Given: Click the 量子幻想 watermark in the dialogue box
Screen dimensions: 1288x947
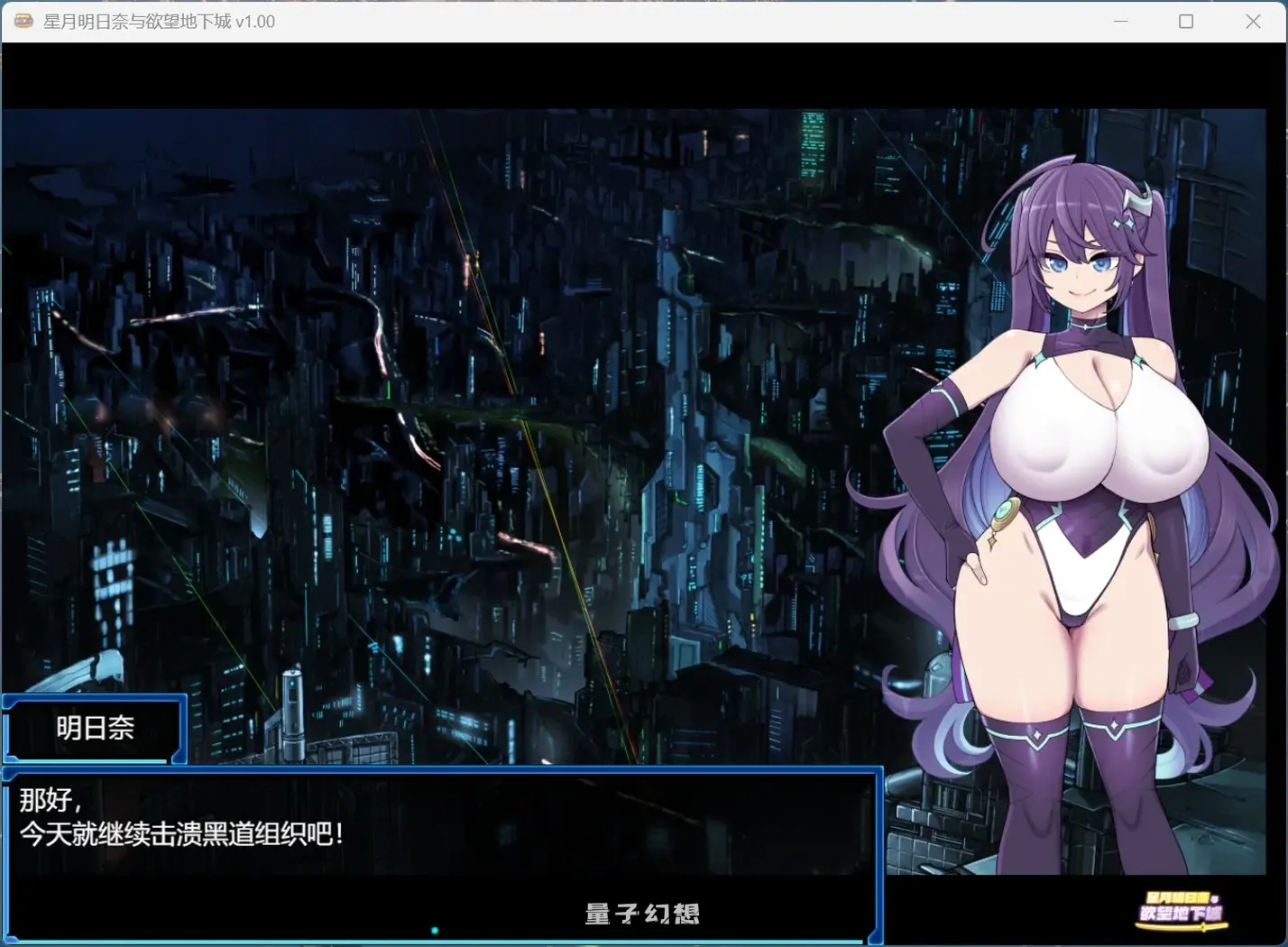Looking at the screenshot, I should (x=642, y=914).
